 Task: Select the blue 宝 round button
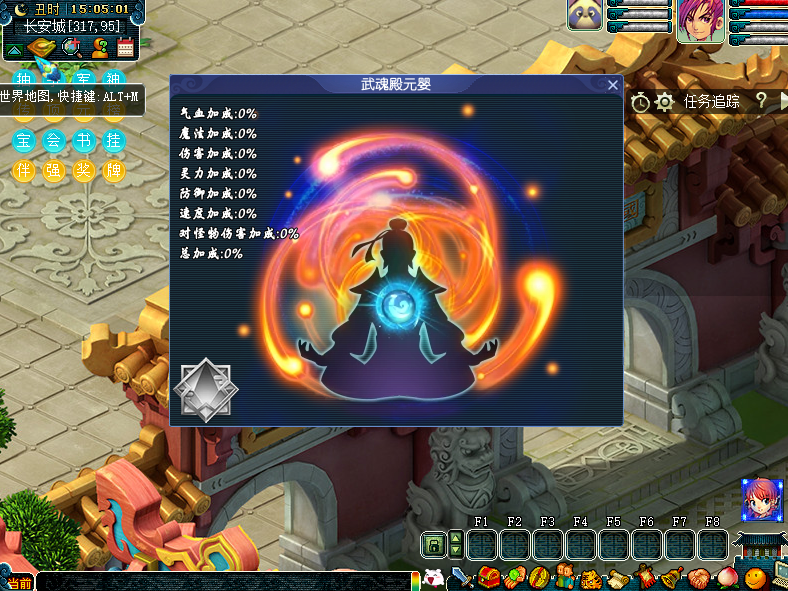(x=24, y=141)
